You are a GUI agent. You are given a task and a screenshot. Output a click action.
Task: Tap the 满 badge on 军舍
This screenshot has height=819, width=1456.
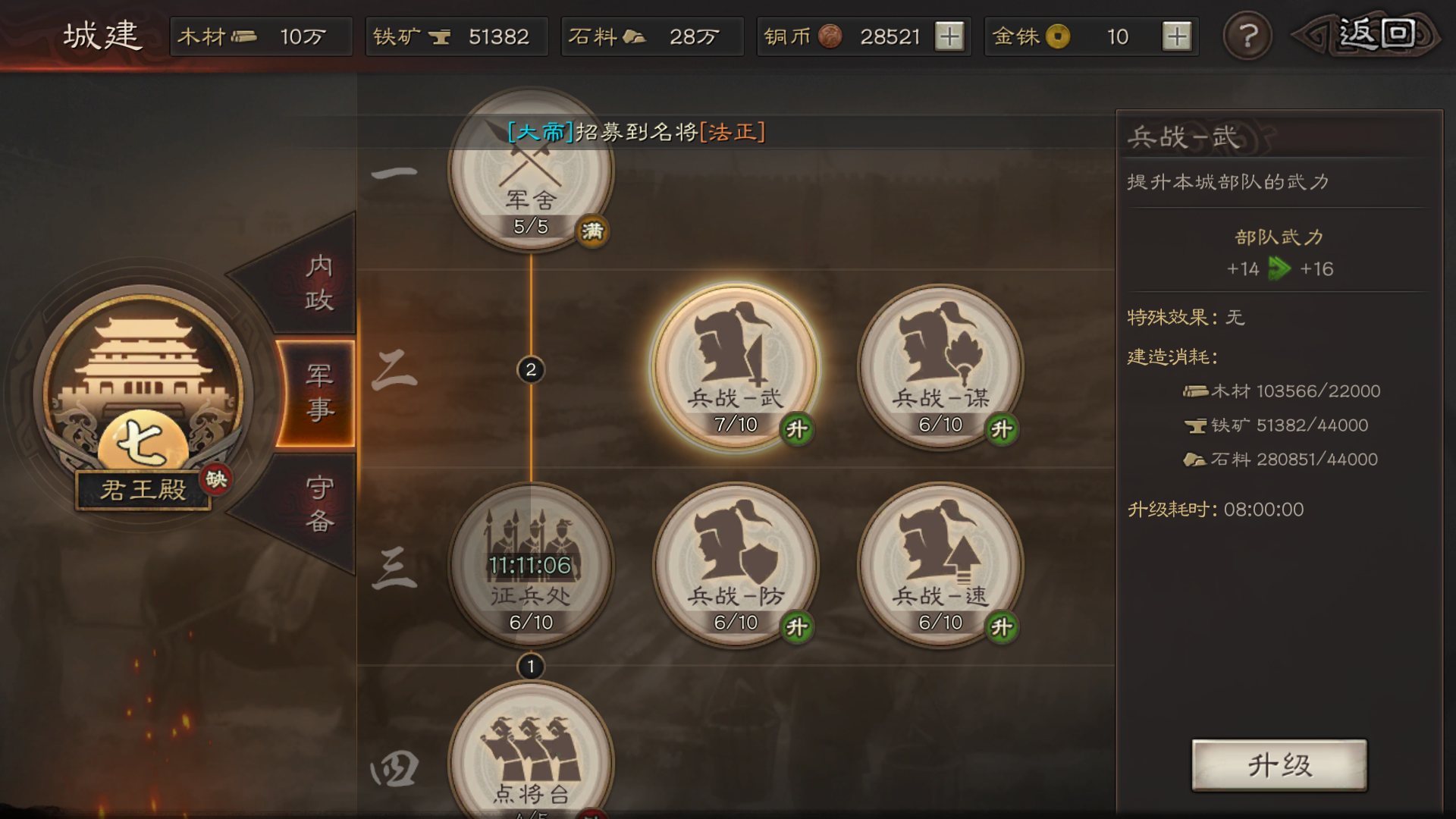[591, 232]
